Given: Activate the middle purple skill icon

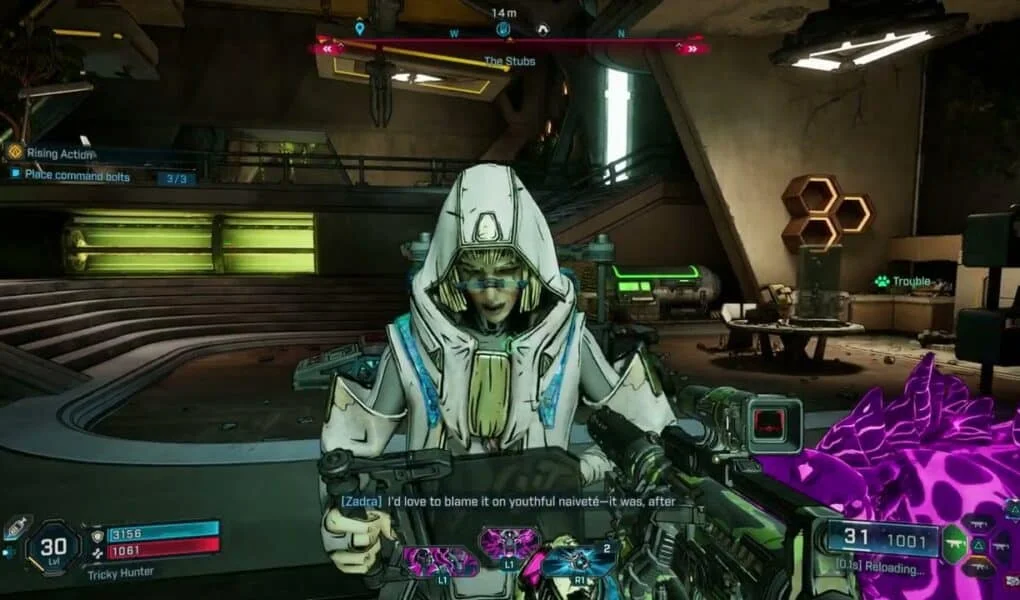Looking at the screenshot, I should click(509, 545).
